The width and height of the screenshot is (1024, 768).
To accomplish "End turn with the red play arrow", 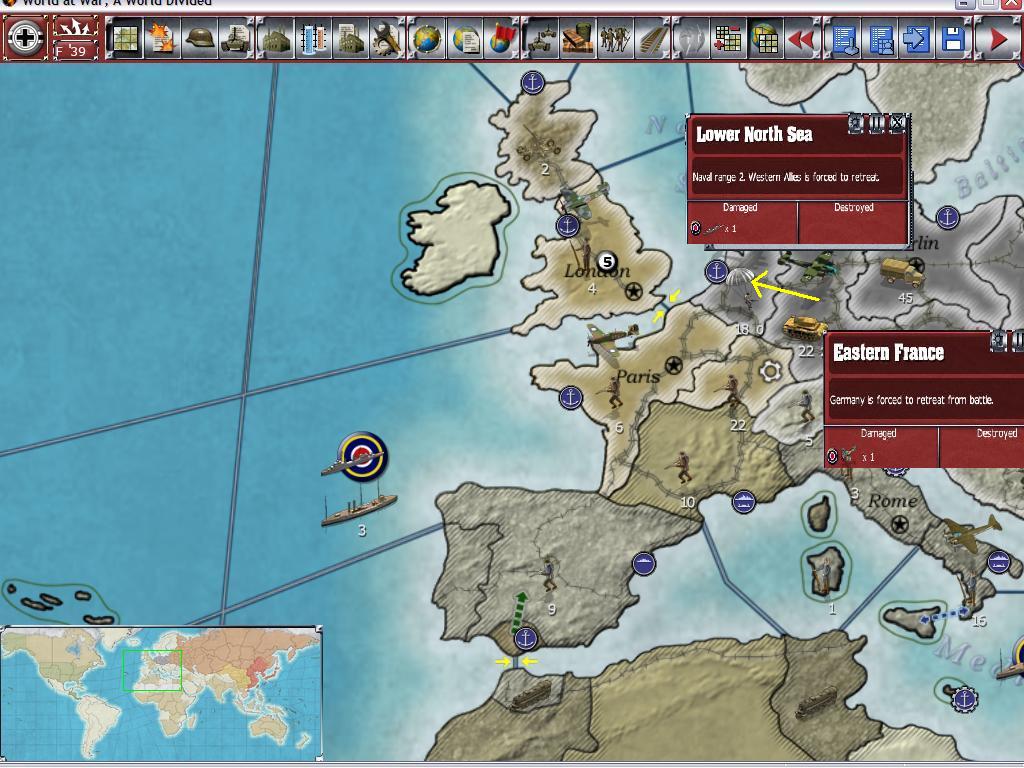I will click(x=997, y=39).
